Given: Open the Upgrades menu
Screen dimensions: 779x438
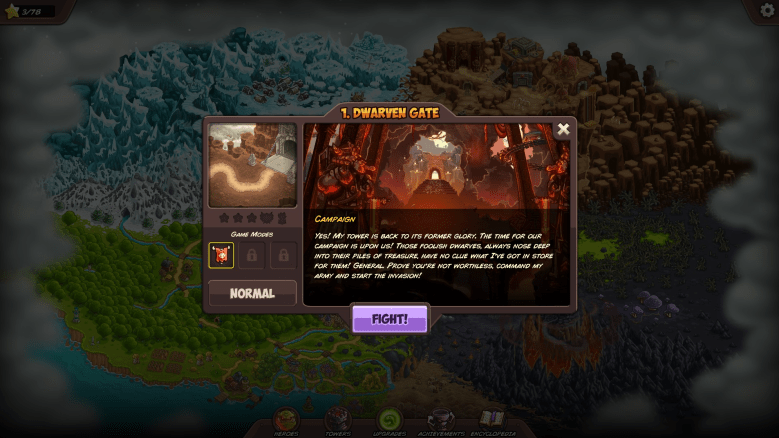Looking at the screenshot, I should click(389, 422).
